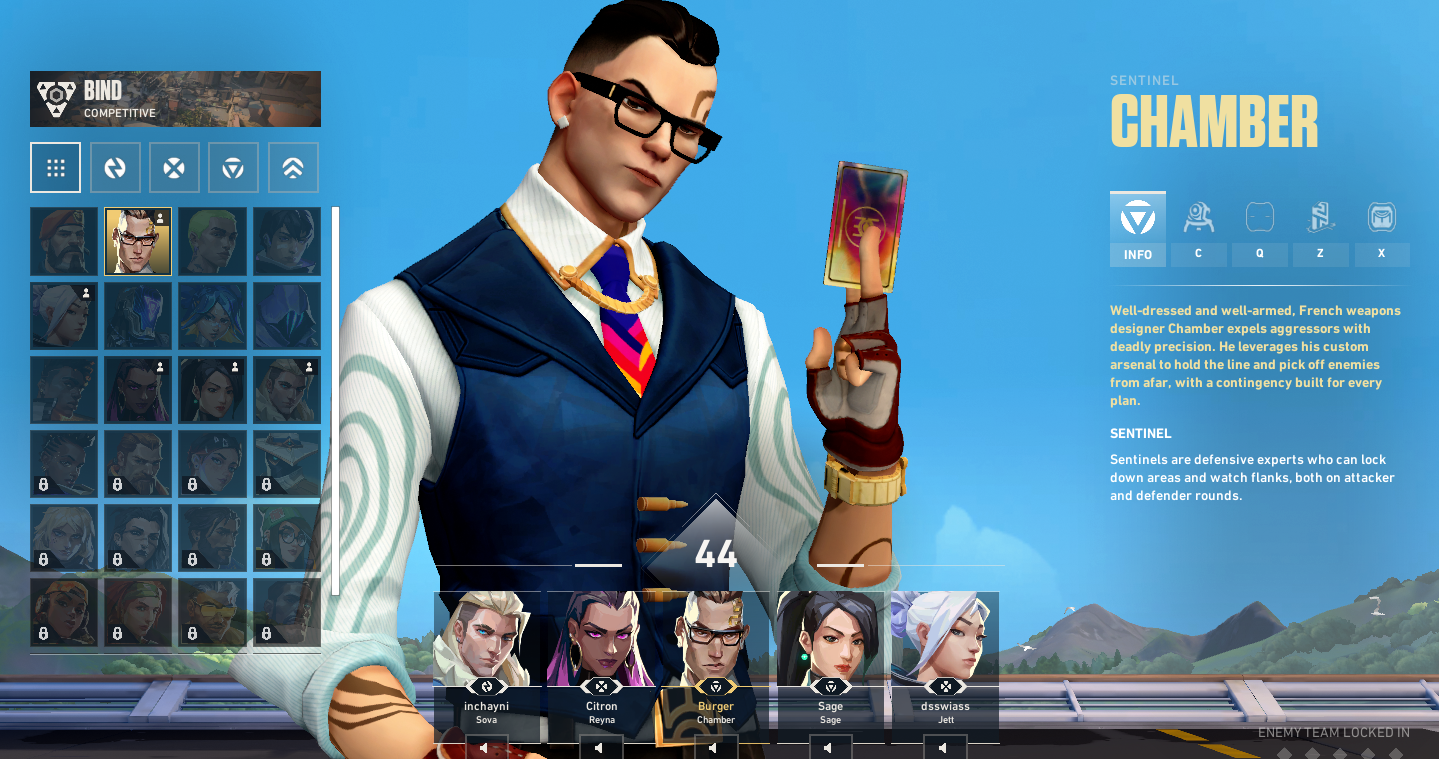Click the locked Cypher agent tile
Image resolution: width=1439 pixels, height=759 pixels.
point(286,463)
